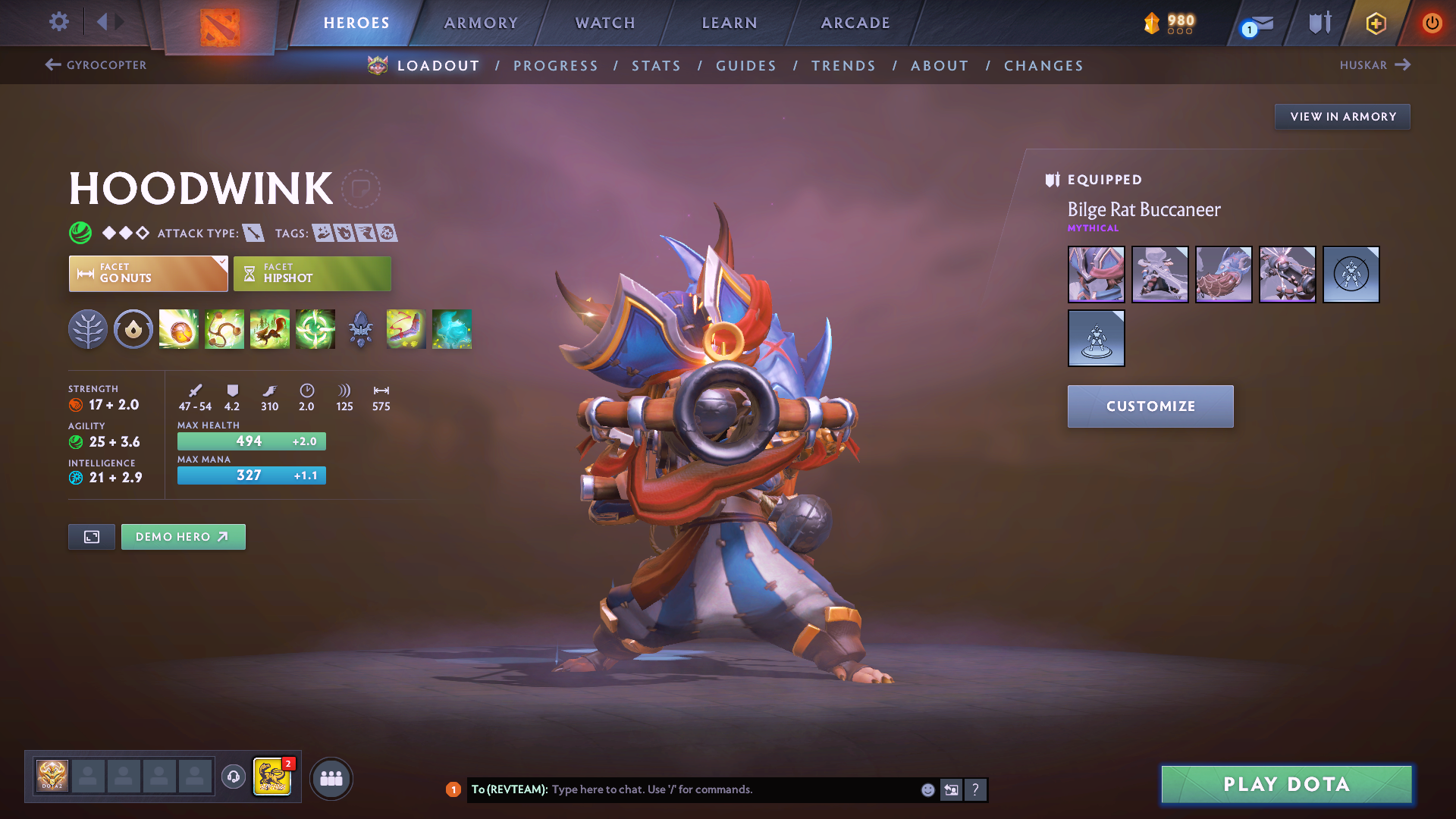Open the Scurry ability icon
The height and width of the screenshot is (819, 1456).
269,329
